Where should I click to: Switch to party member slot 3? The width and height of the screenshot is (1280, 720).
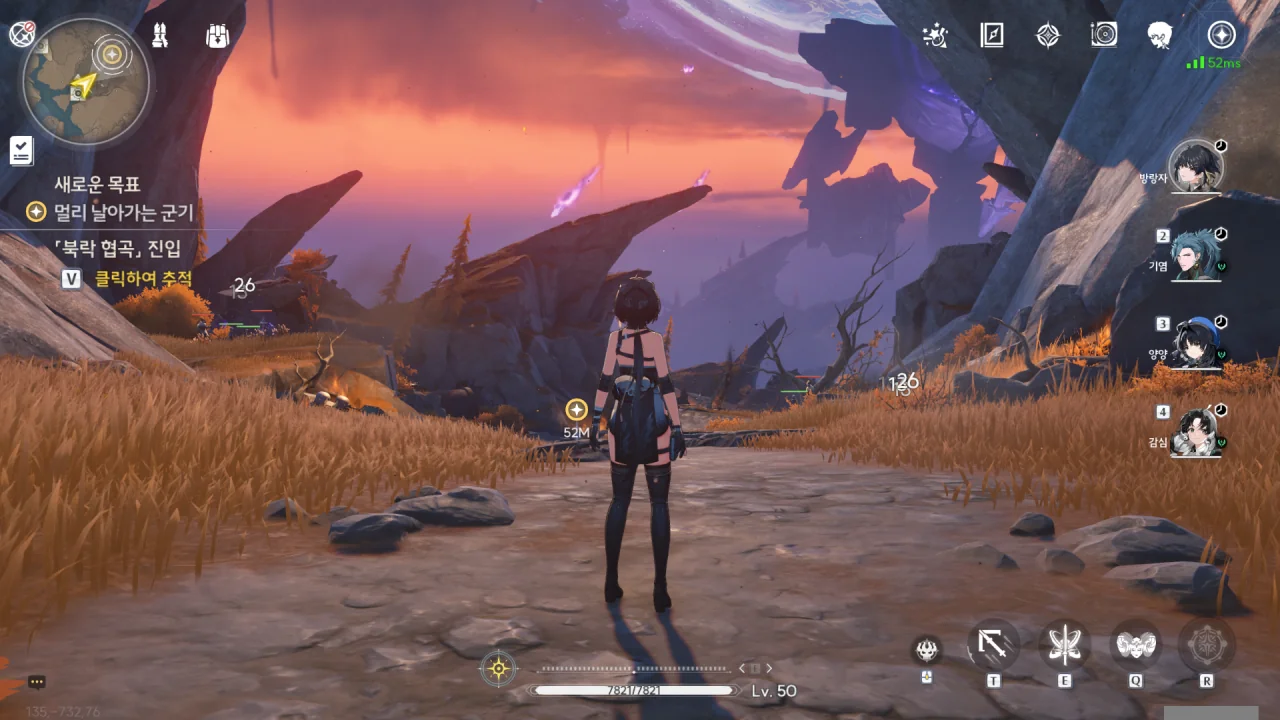pyautogui.click(x=1196, y=343)
